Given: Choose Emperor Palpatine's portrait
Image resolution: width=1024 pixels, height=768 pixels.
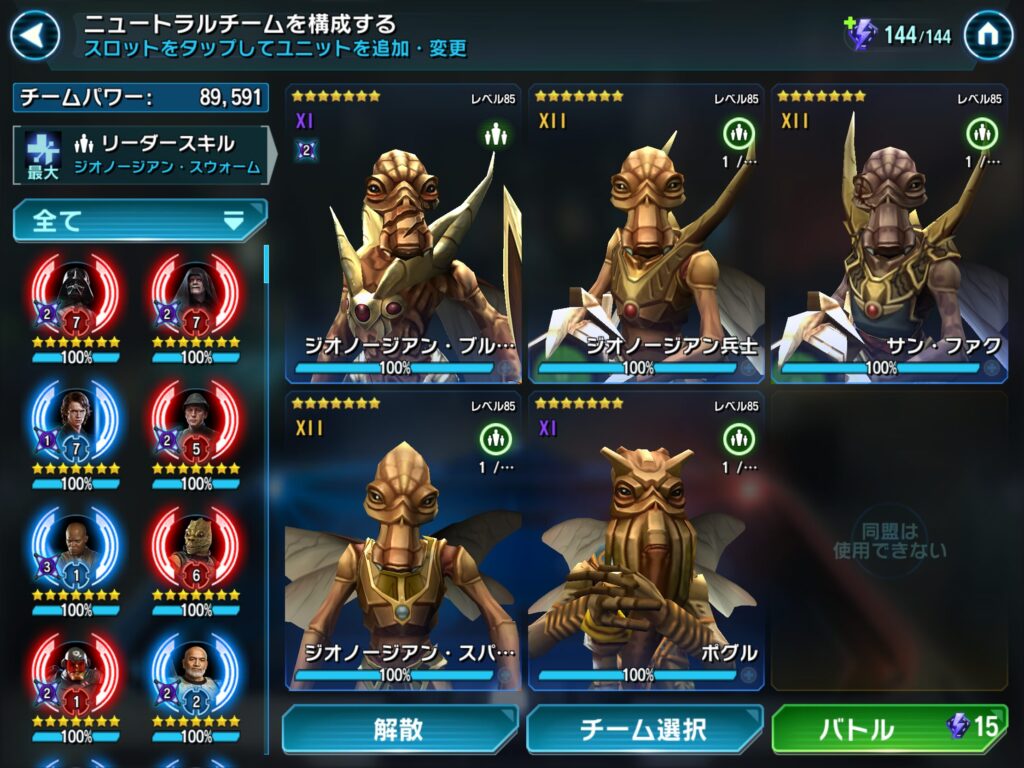Looking at the screenshot, I should click(196, 295).
